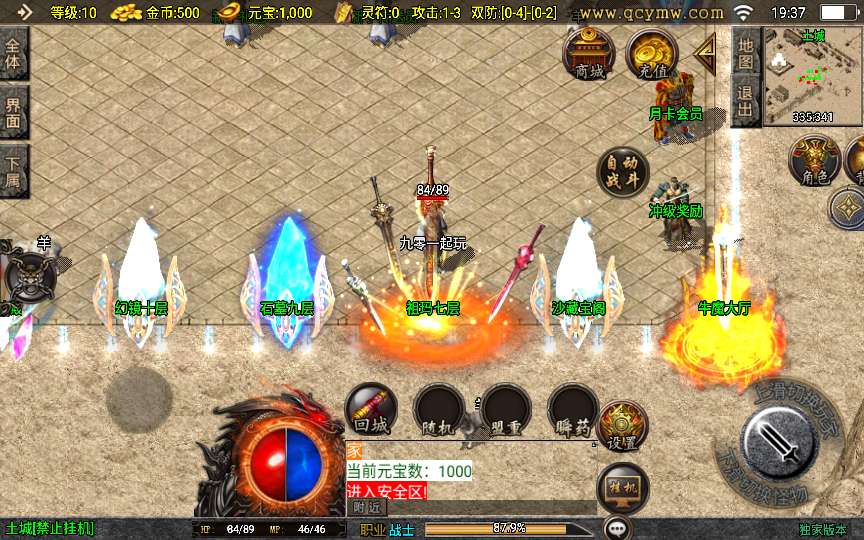The height and width of the screenshot is (540, 864).
Task: Use the 回城 town return scroll
Action: (x=371, y=411)
